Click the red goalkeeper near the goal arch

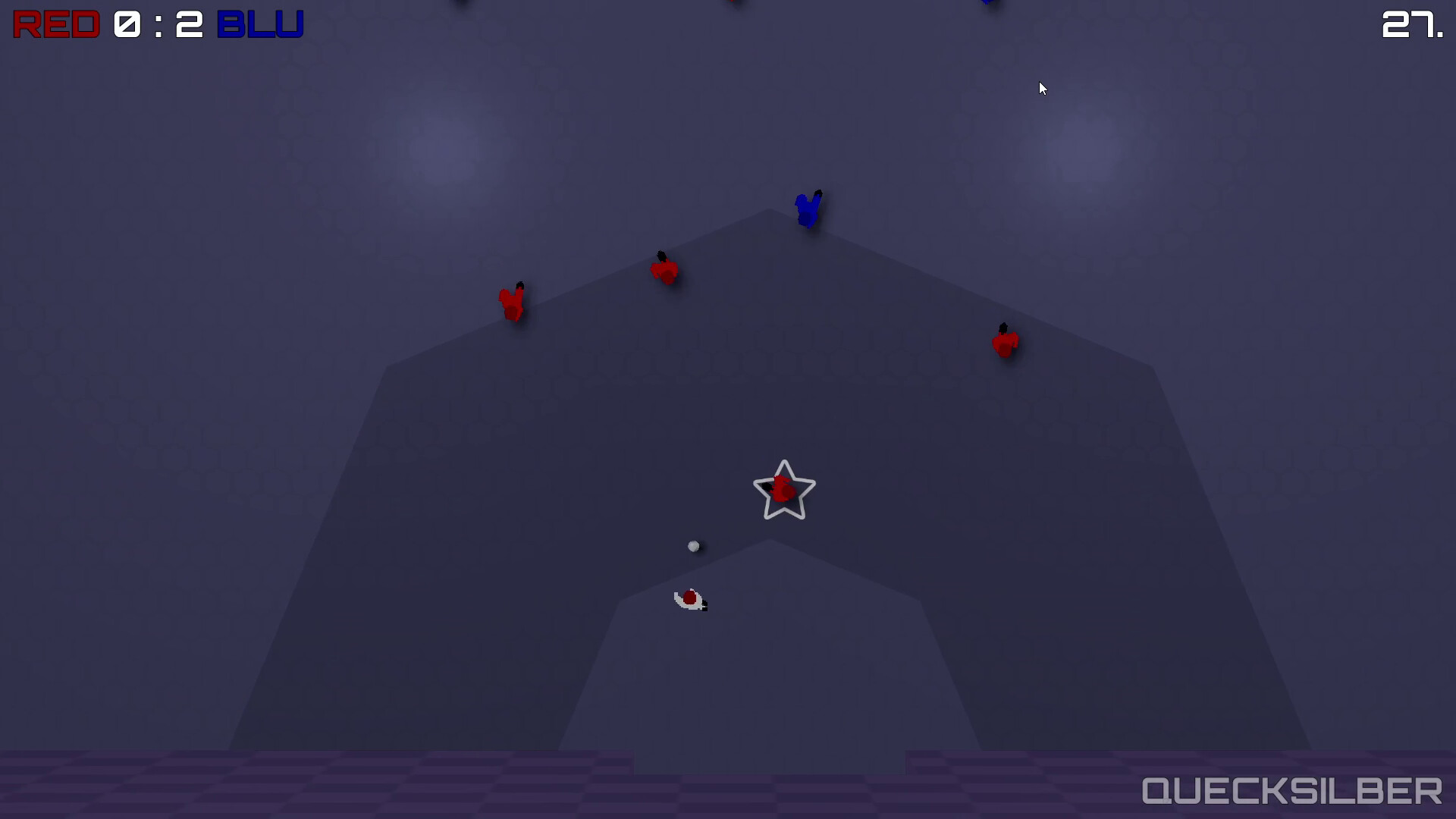click(x=690, y=598)
